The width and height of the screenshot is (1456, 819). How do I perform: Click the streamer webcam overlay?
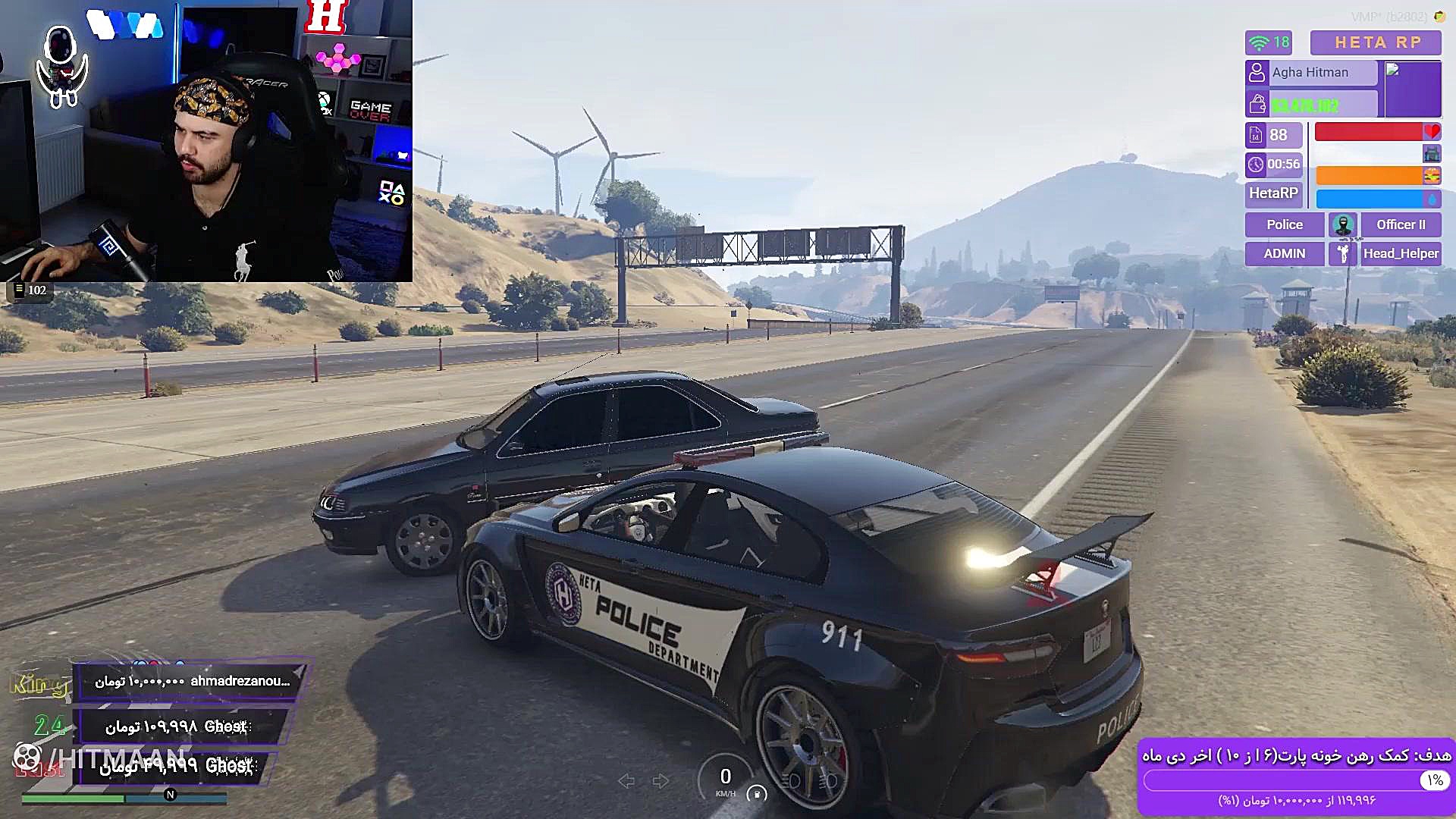pos(206,141)
